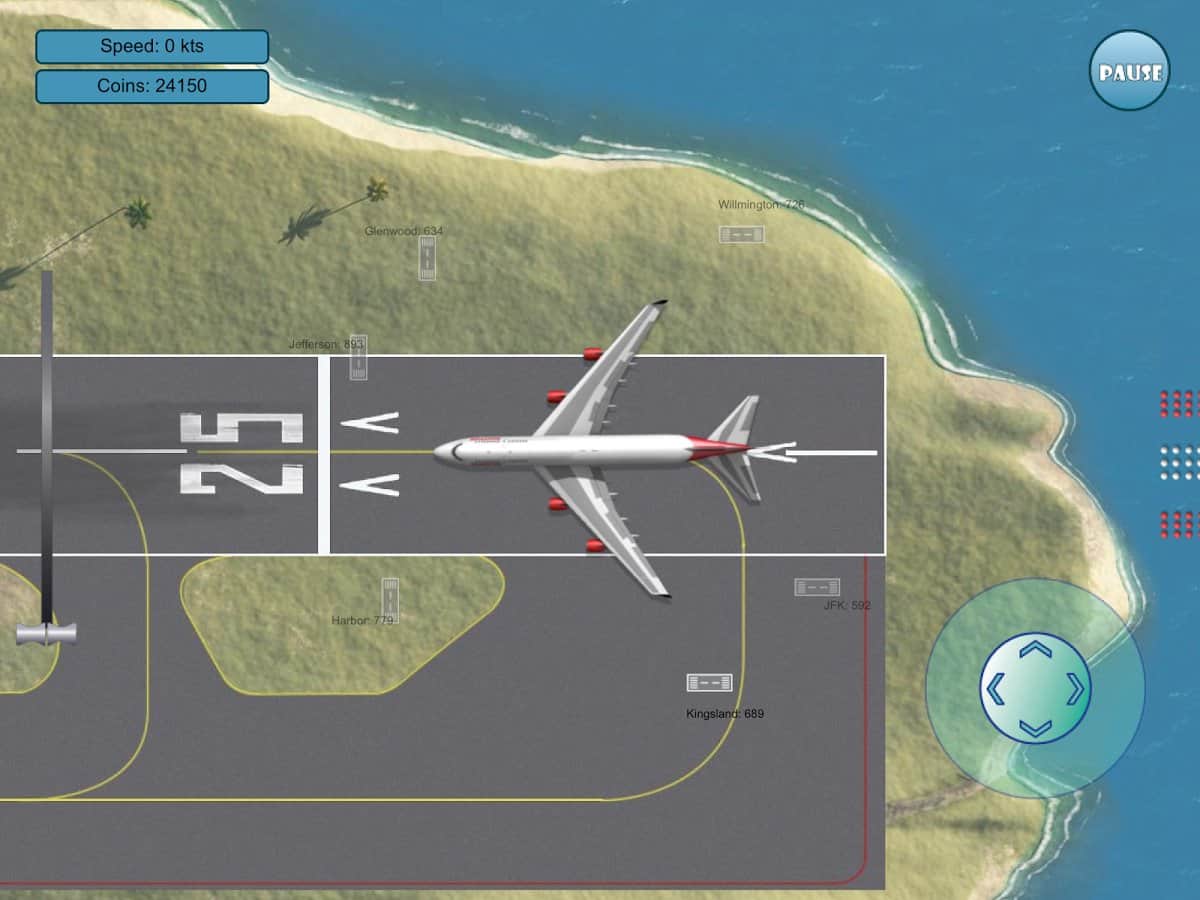Viewport: 1200px width, 900px height.
Task: Pause the game with the PAUSE button
Action: pyautogui.click(x=1129, y=71)
